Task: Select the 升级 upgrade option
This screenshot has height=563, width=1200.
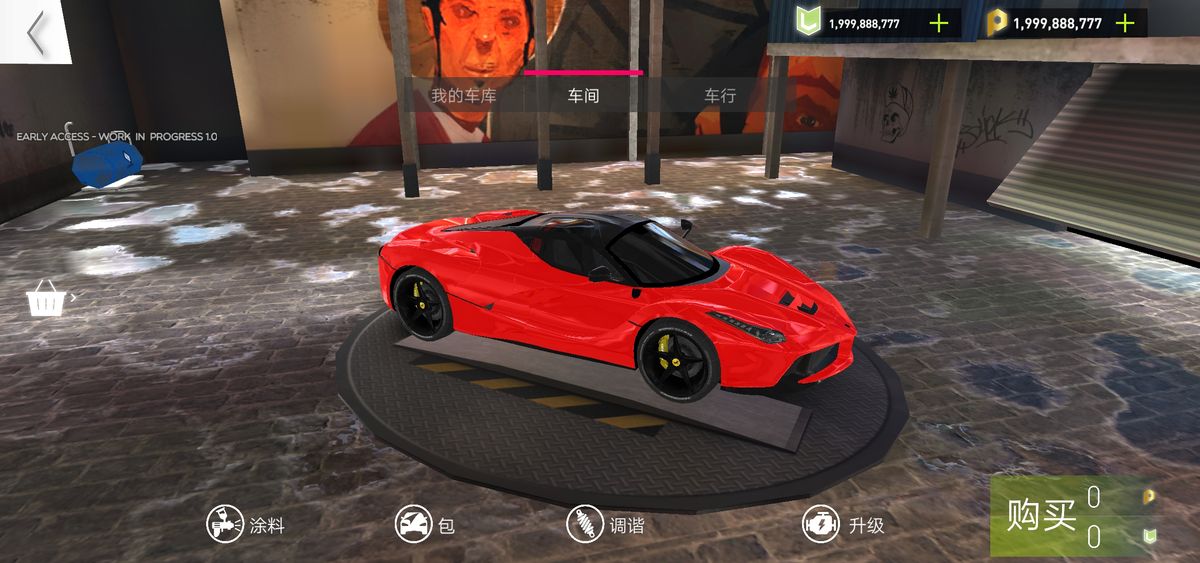Action: pos(844,524)
